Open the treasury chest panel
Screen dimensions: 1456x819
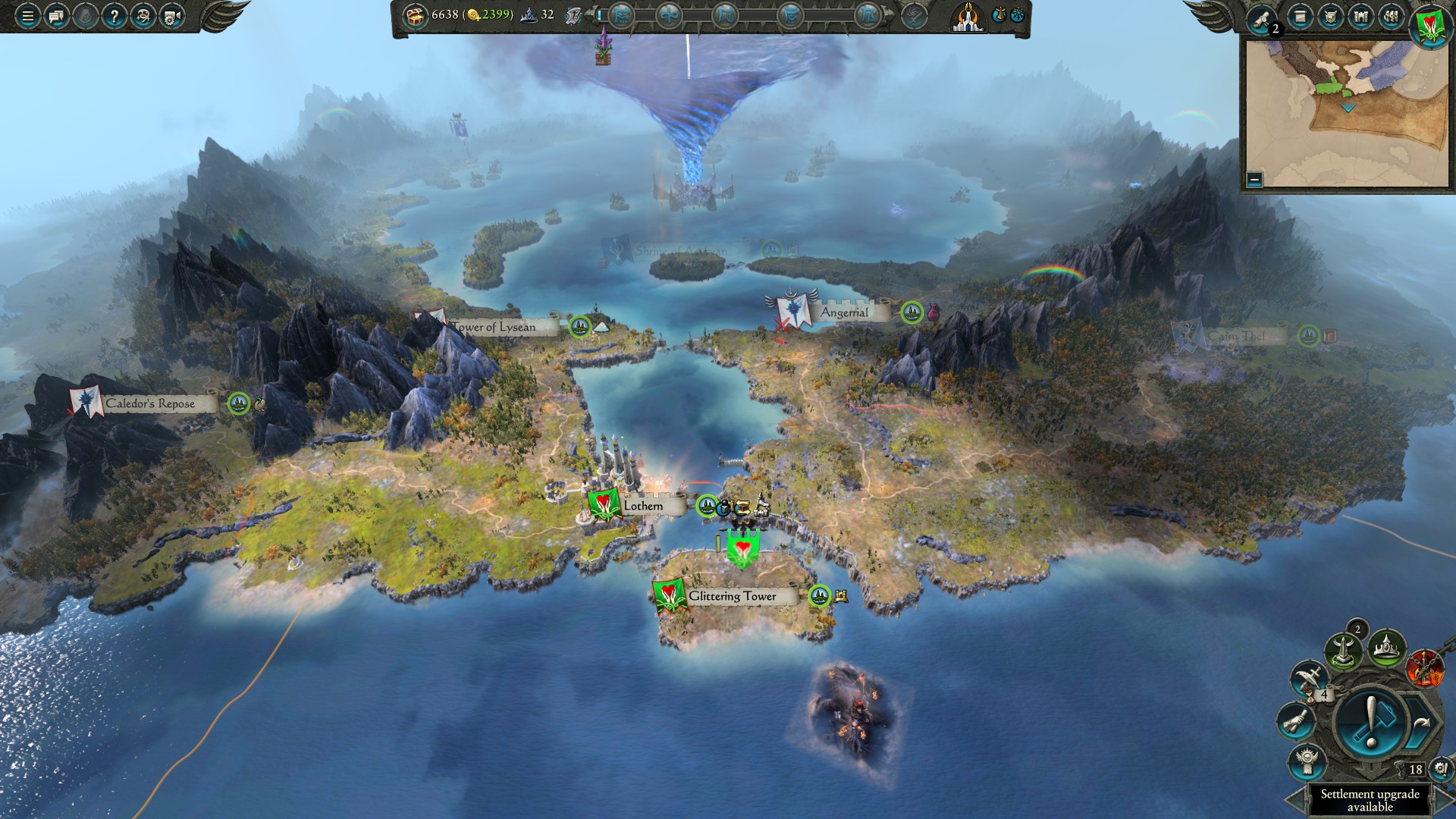tap(415, 15)
